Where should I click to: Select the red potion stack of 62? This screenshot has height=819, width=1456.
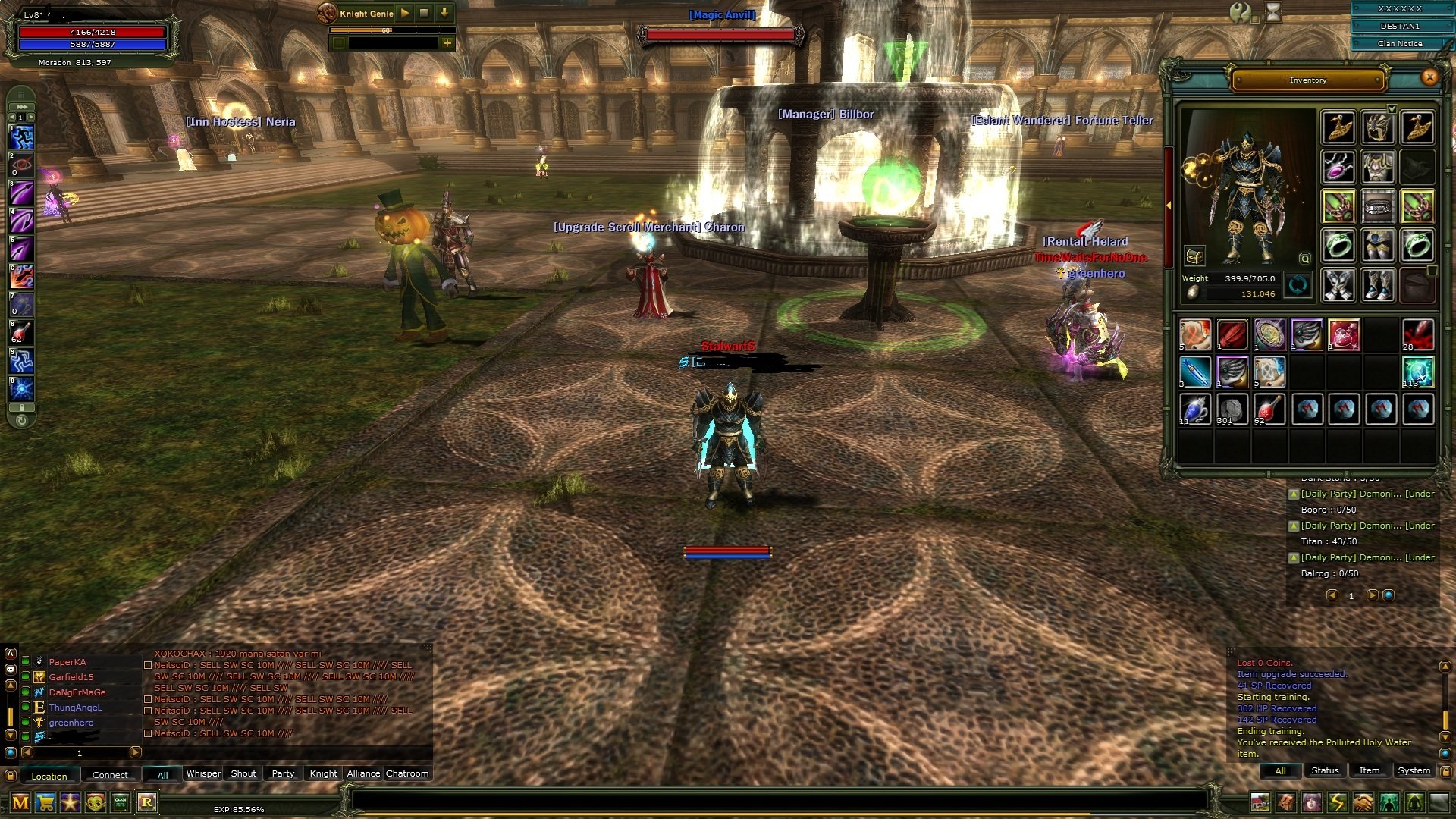[x=1269, y=409]
